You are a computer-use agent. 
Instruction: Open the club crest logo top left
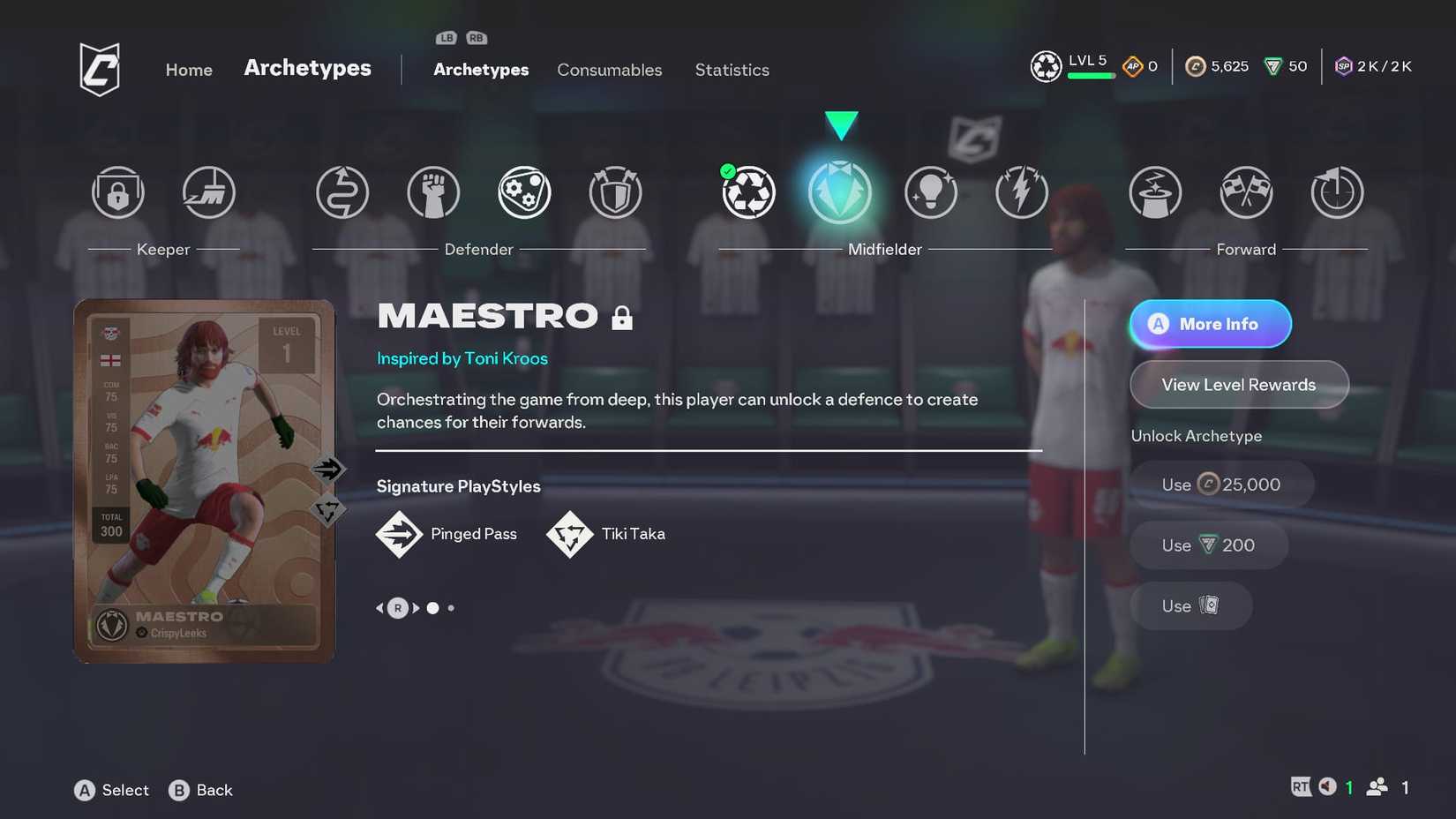[99, 69]
